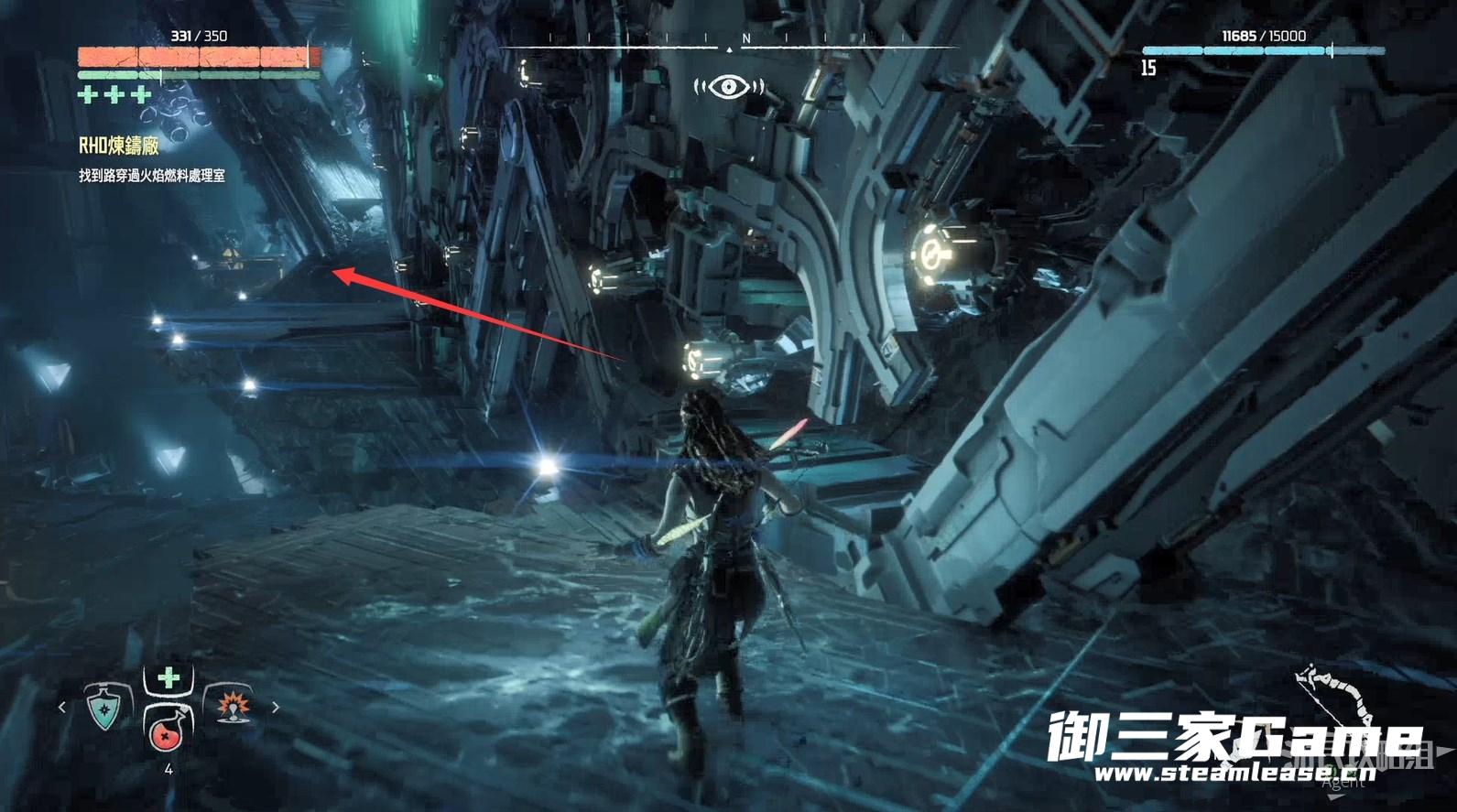Use the green cross medicine pouch
Image resolution: width=1457 pixels, height=812 pixels.
click(169, 678)
